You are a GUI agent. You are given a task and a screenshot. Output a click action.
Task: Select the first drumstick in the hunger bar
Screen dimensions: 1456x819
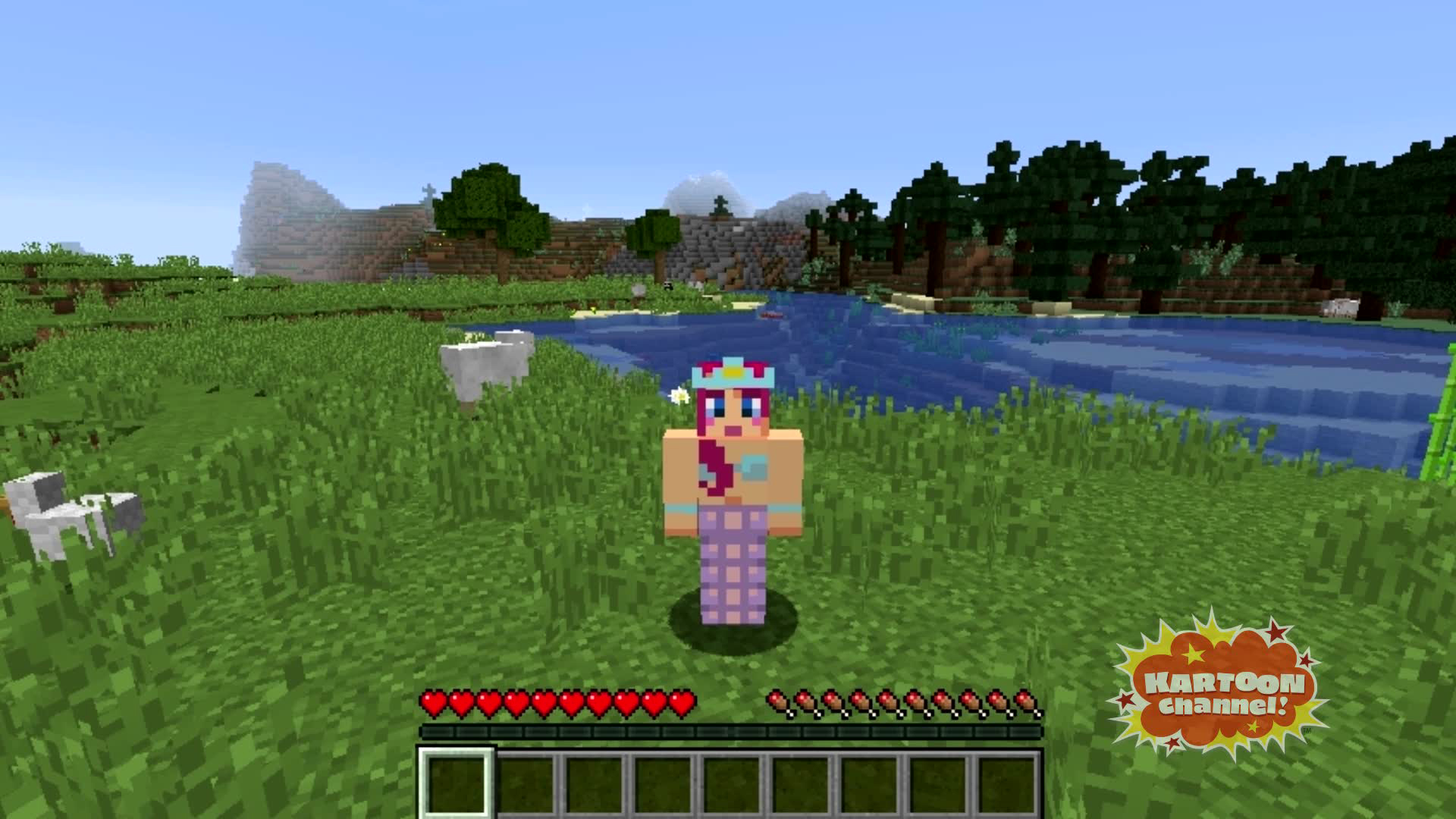coord(777,702)
